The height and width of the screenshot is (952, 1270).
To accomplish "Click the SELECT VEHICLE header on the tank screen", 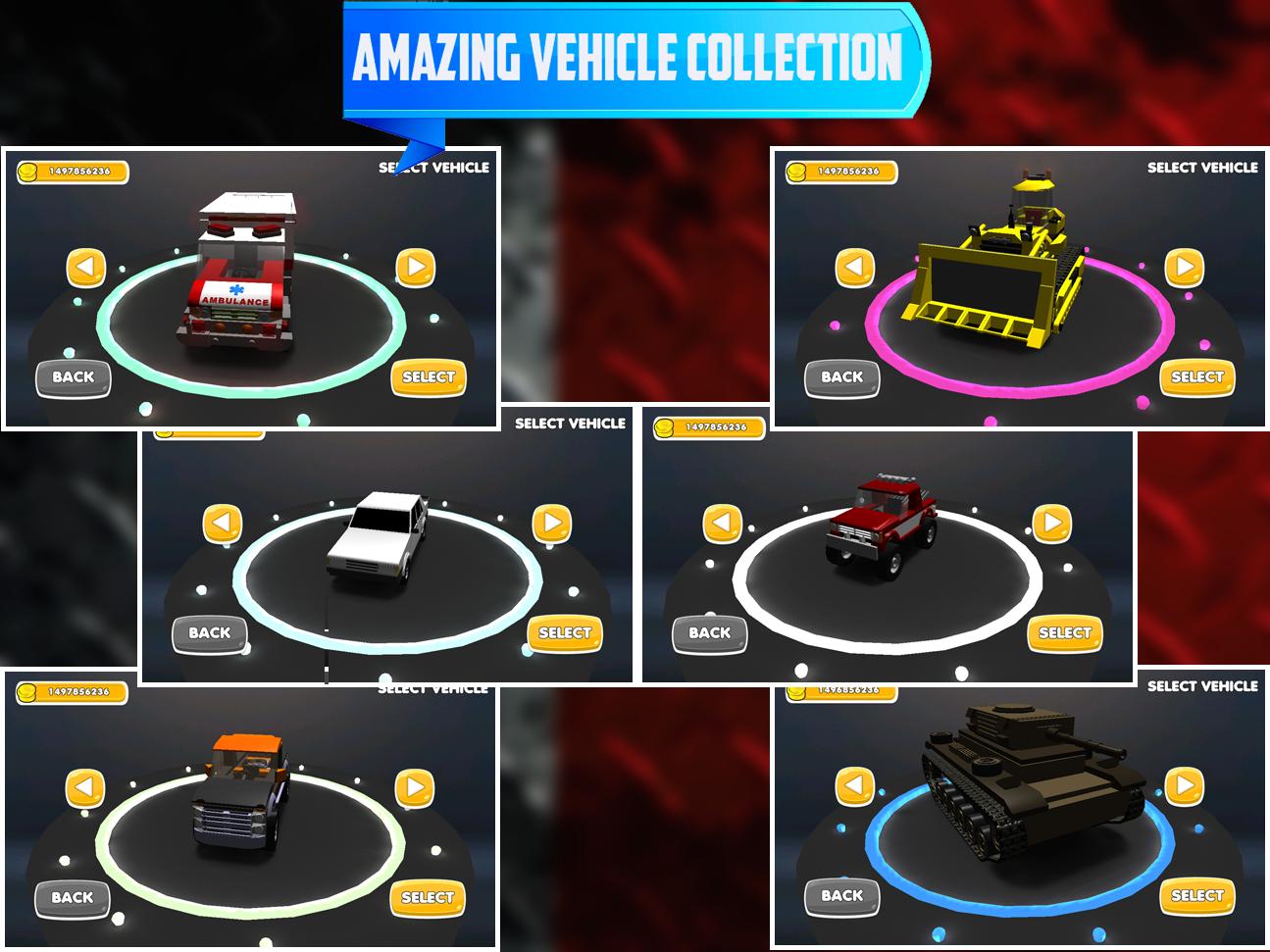I will click(1204, 687).
